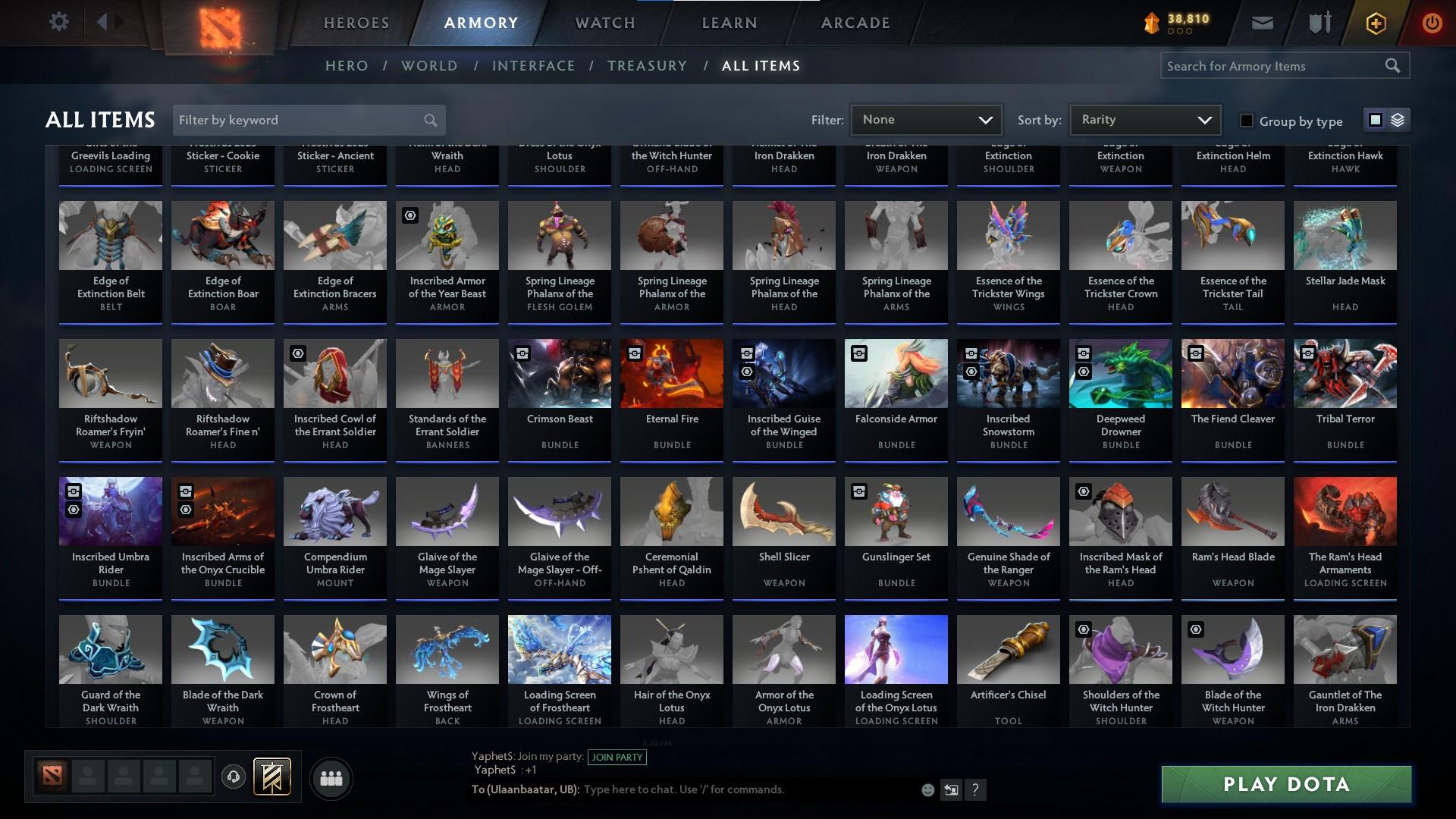Open the Filter None dropdown
Image resolution: width=1456 pixels, height=819 pixels.
(x=926, y=119)
